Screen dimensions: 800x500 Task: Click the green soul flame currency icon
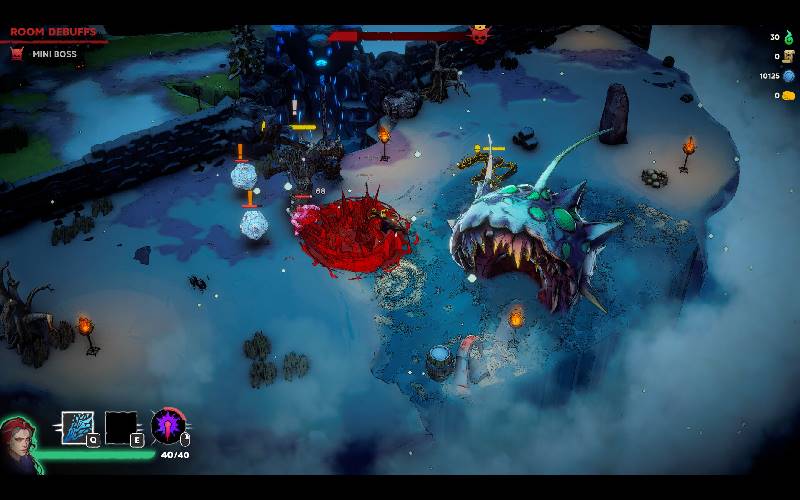click(x=788, y=37)
